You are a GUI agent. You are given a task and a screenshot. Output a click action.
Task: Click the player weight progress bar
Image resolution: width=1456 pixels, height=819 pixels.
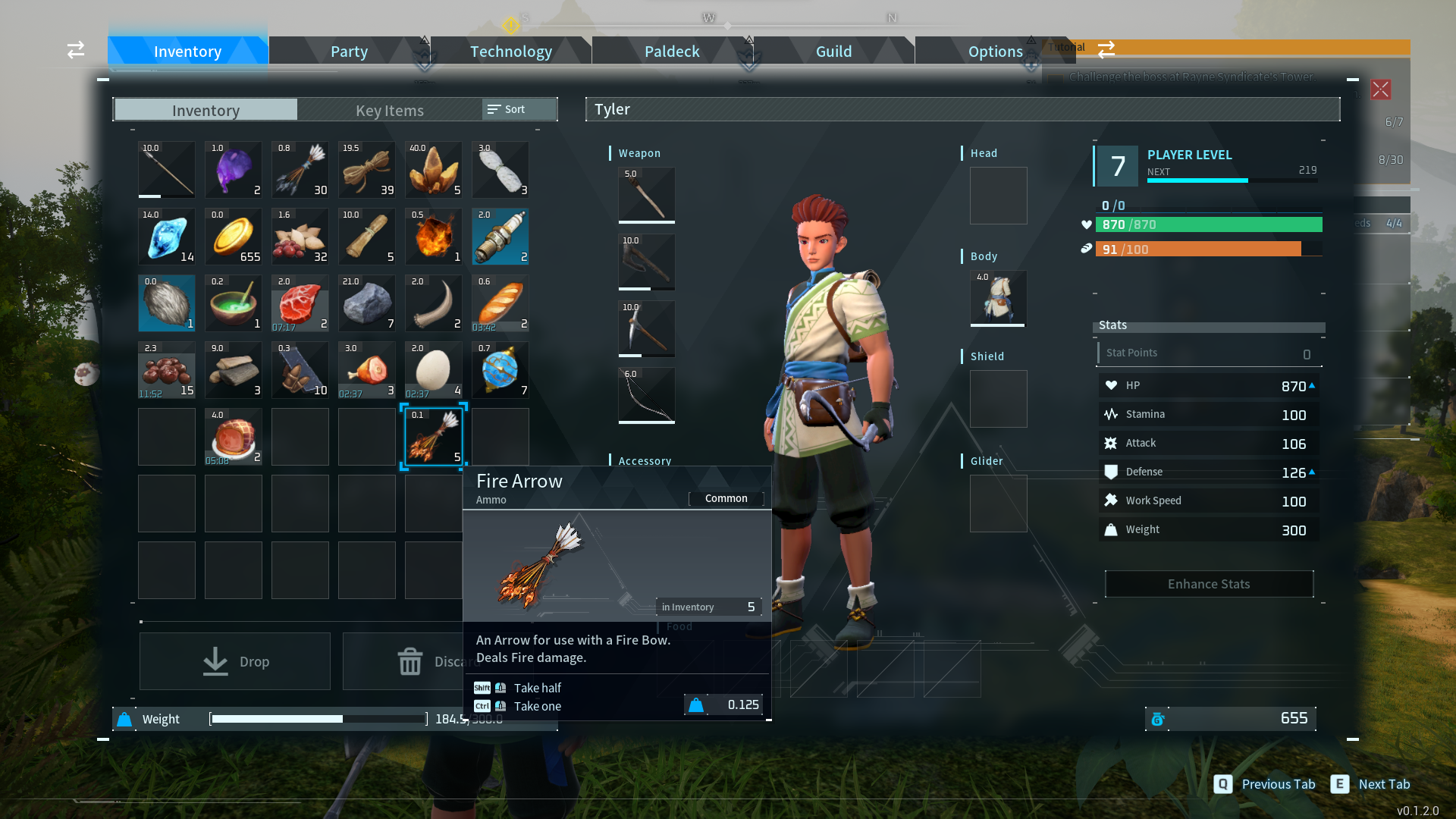click(x=317, y=719)
